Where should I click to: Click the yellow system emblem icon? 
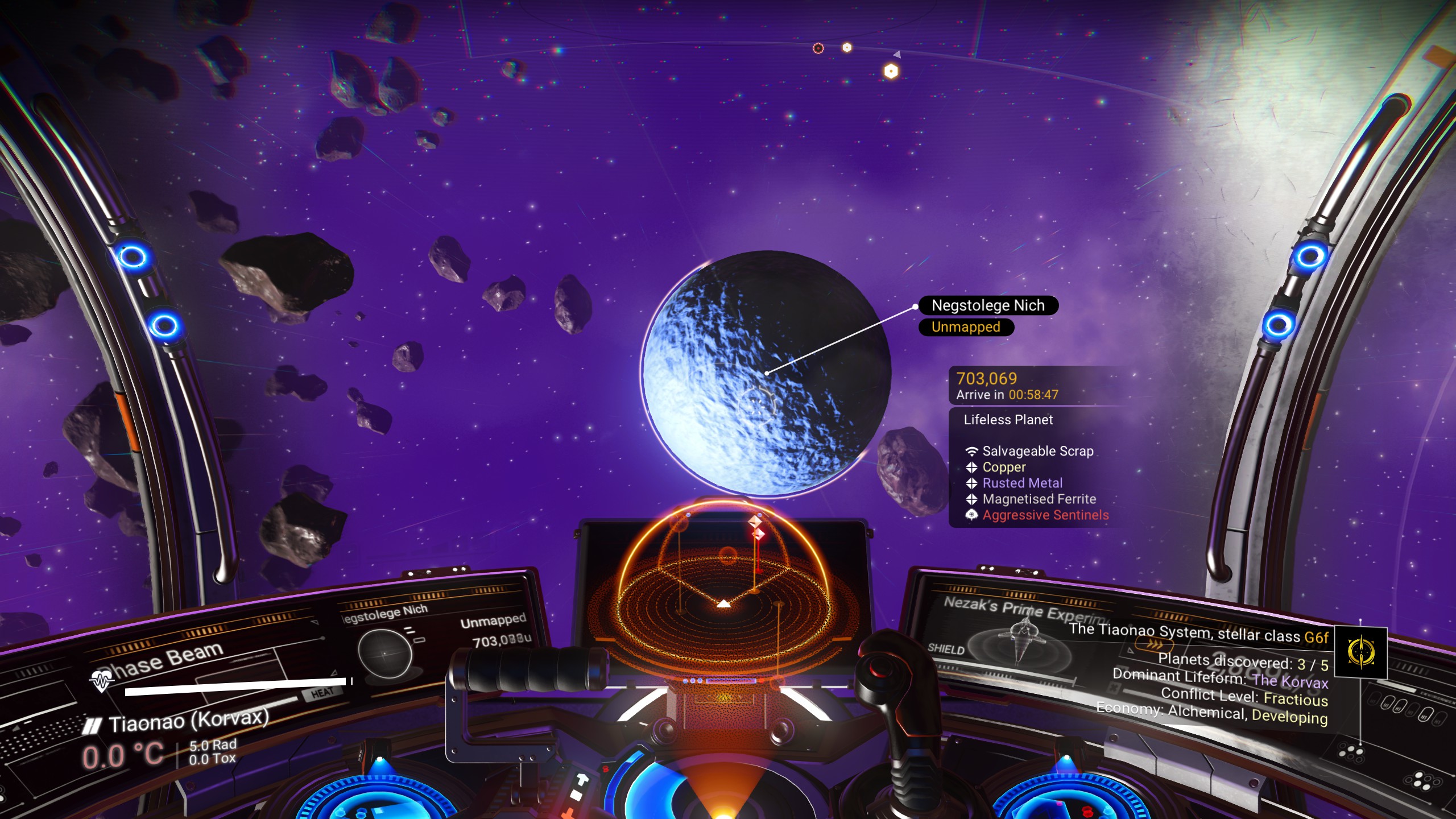[x=1360, y=652]
